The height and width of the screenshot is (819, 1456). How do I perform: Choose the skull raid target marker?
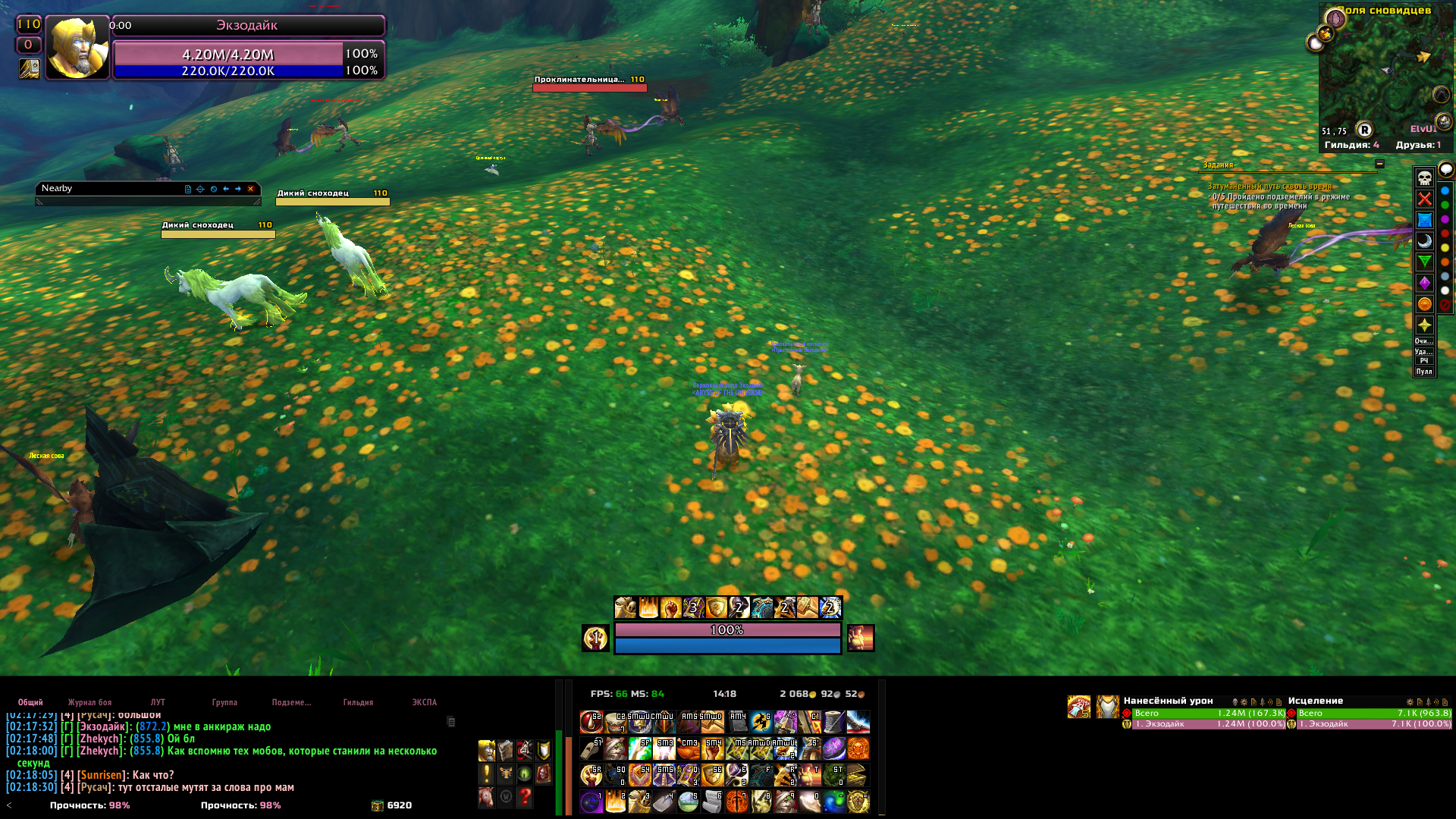tap(1425, 178)
